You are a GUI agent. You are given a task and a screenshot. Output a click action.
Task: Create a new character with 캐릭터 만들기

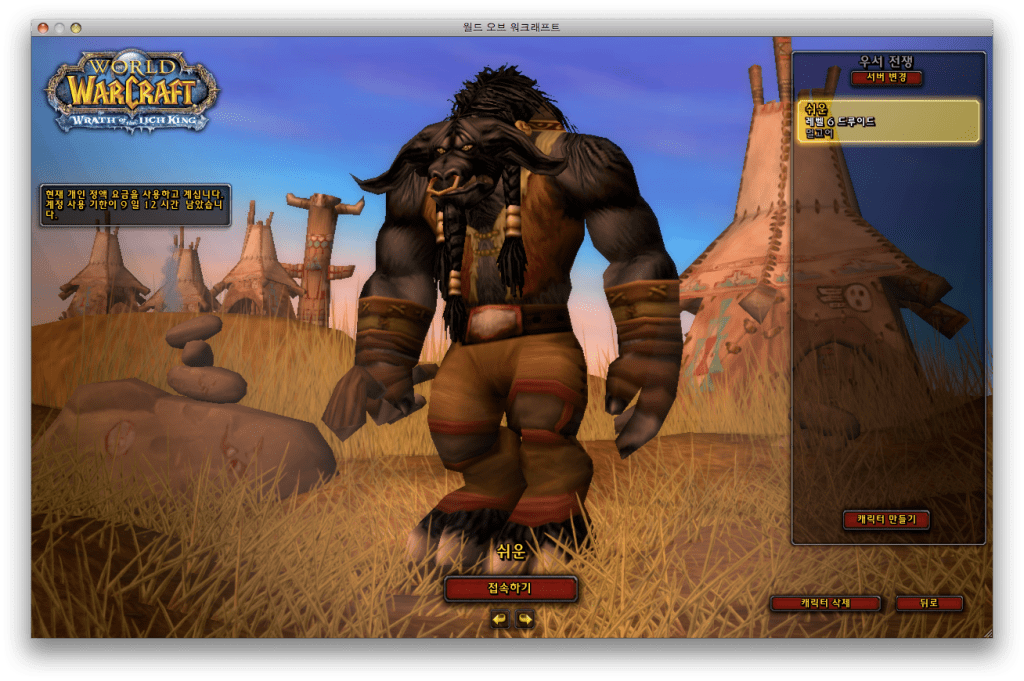point(887,519)
